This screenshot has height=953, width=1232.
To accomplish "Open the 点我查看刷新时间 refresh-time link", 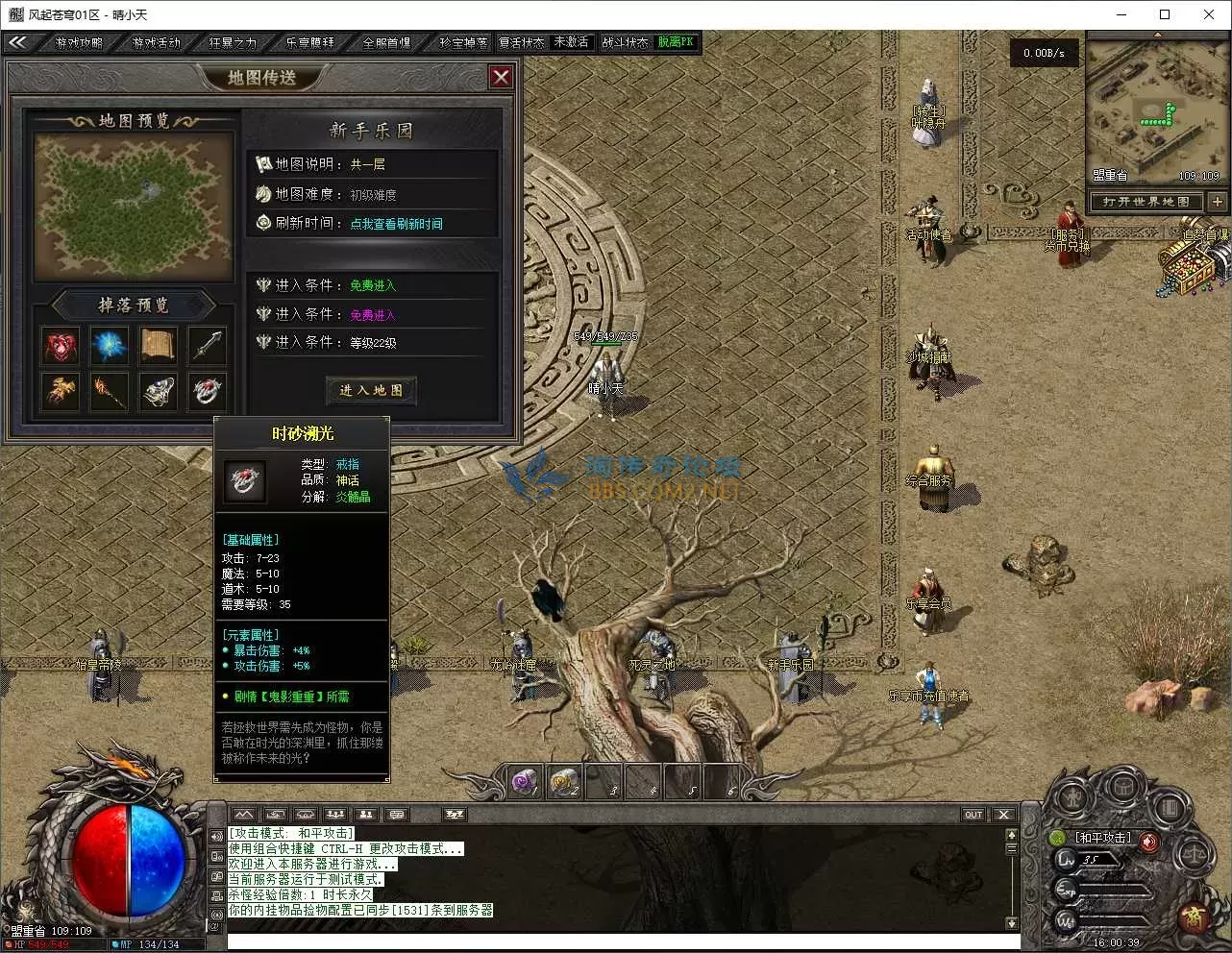I will [396, 224].
